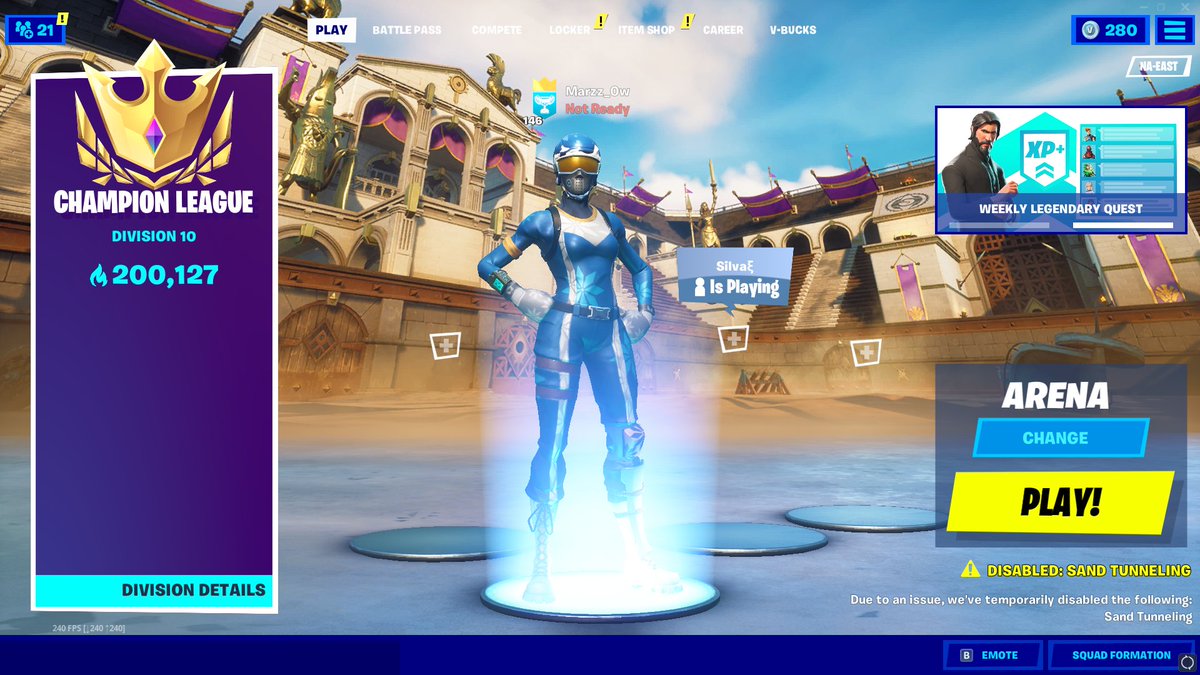The height and width of the screenshot is (675, 1200).
Task: Select the Play tab
Action: [331, 30]
